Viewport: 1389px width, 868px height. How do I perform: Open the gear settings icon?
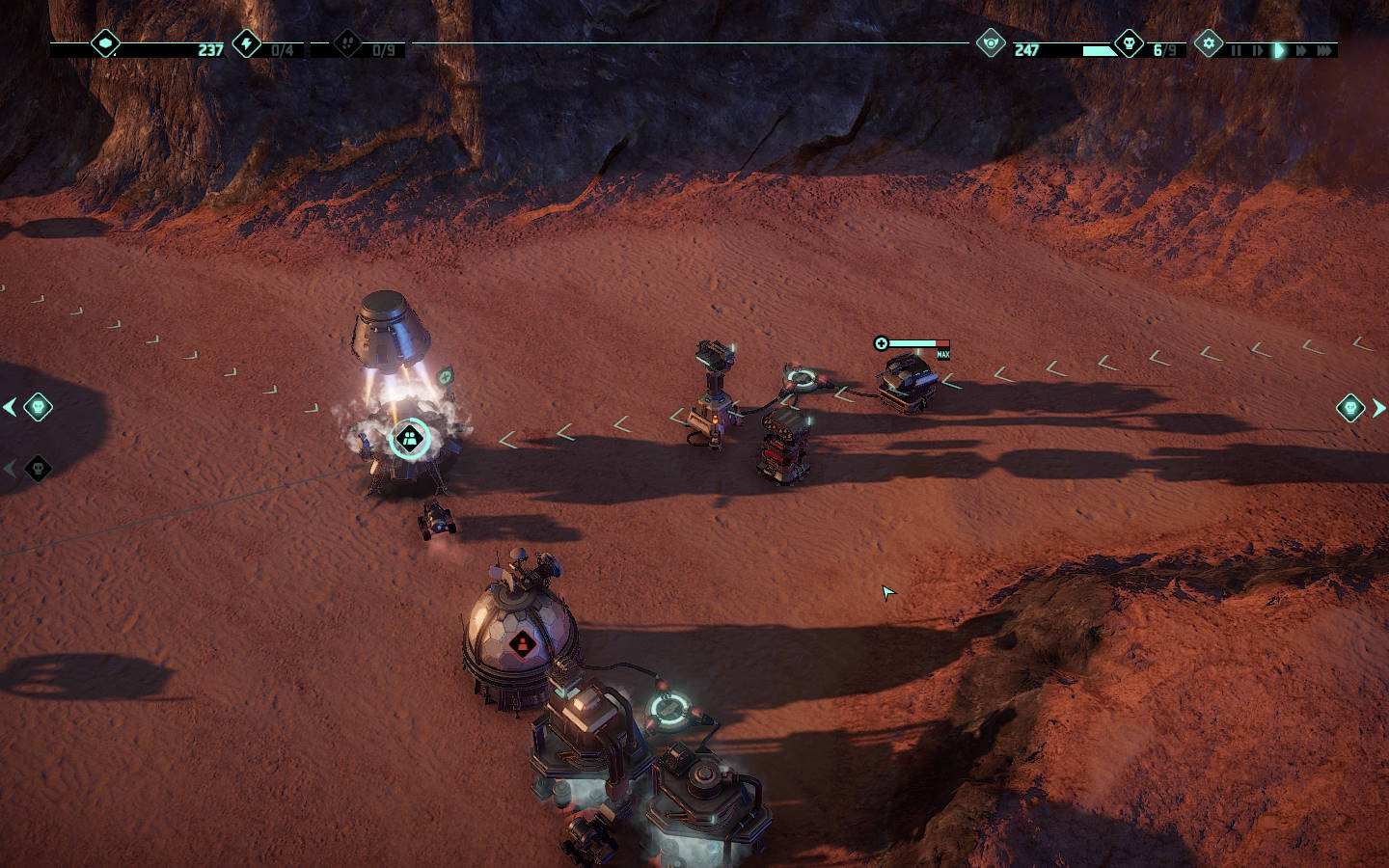(1209, 43)
